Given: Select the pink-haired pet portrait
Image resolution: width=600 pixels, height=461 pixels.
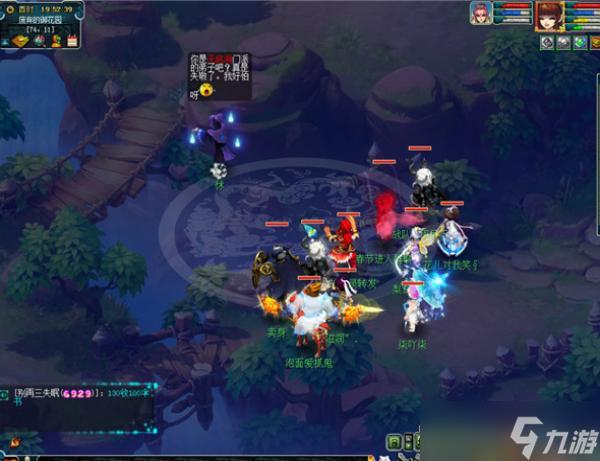Looking at the screenshot, I should coord(481,14).
